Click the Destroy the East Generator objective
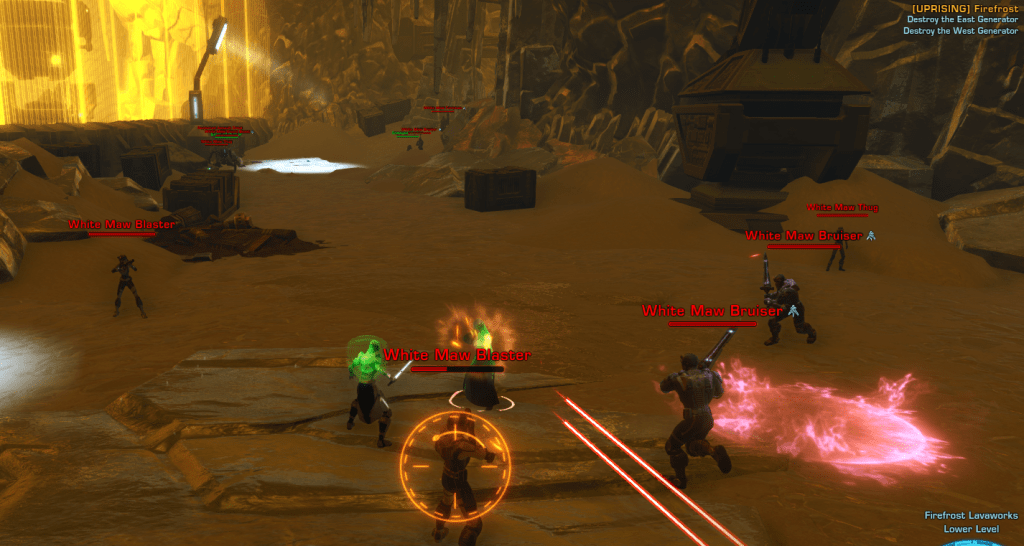Screen dimensions: 1024x546 click(x=962, y=19)
